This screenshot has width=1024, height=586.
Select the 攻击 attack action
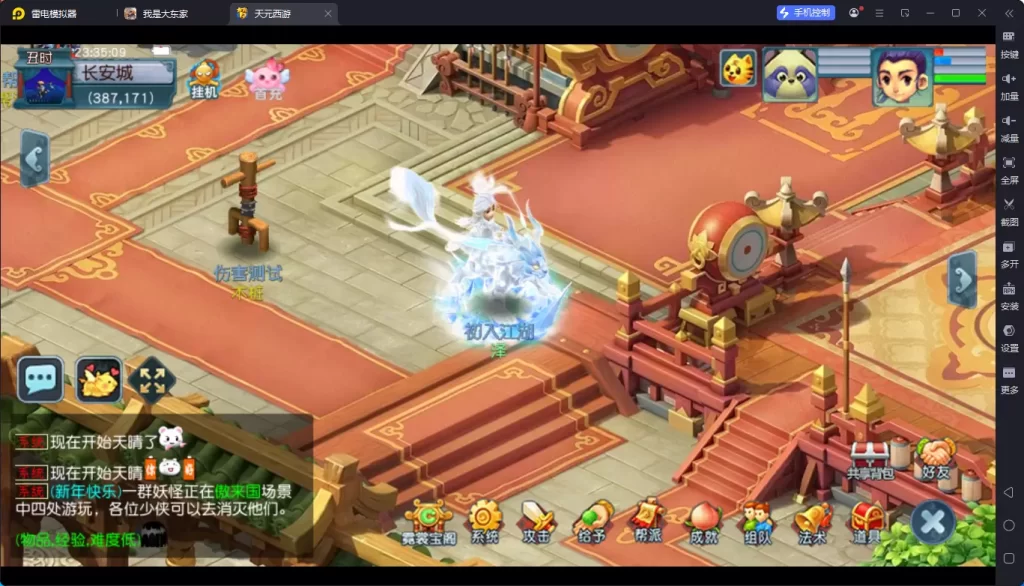tap(538, 522)
